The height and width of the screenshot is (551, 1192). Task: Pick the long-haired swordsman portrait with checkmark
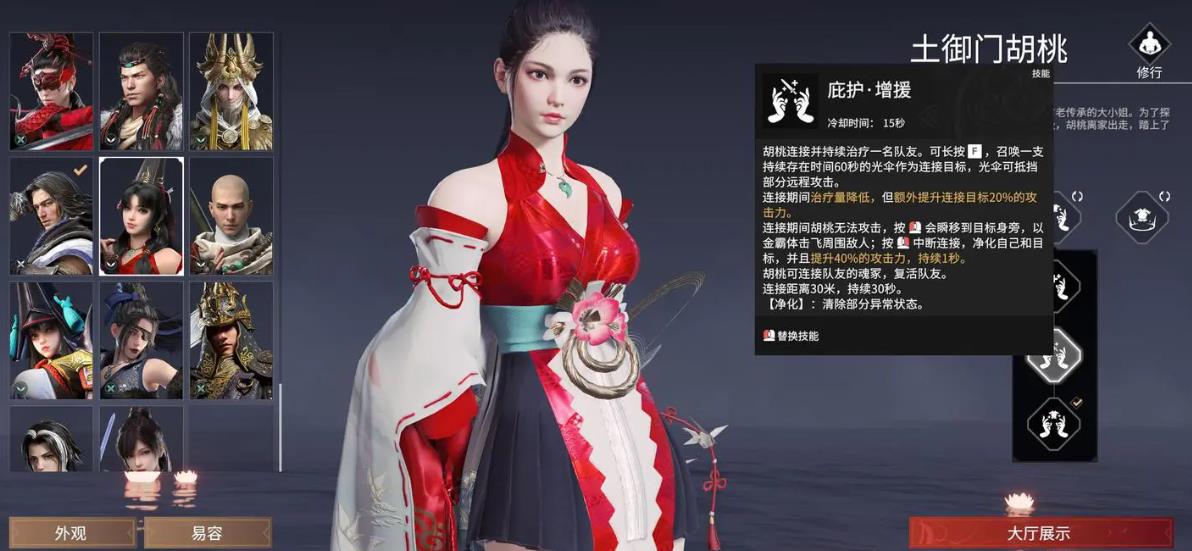(52, 216)
